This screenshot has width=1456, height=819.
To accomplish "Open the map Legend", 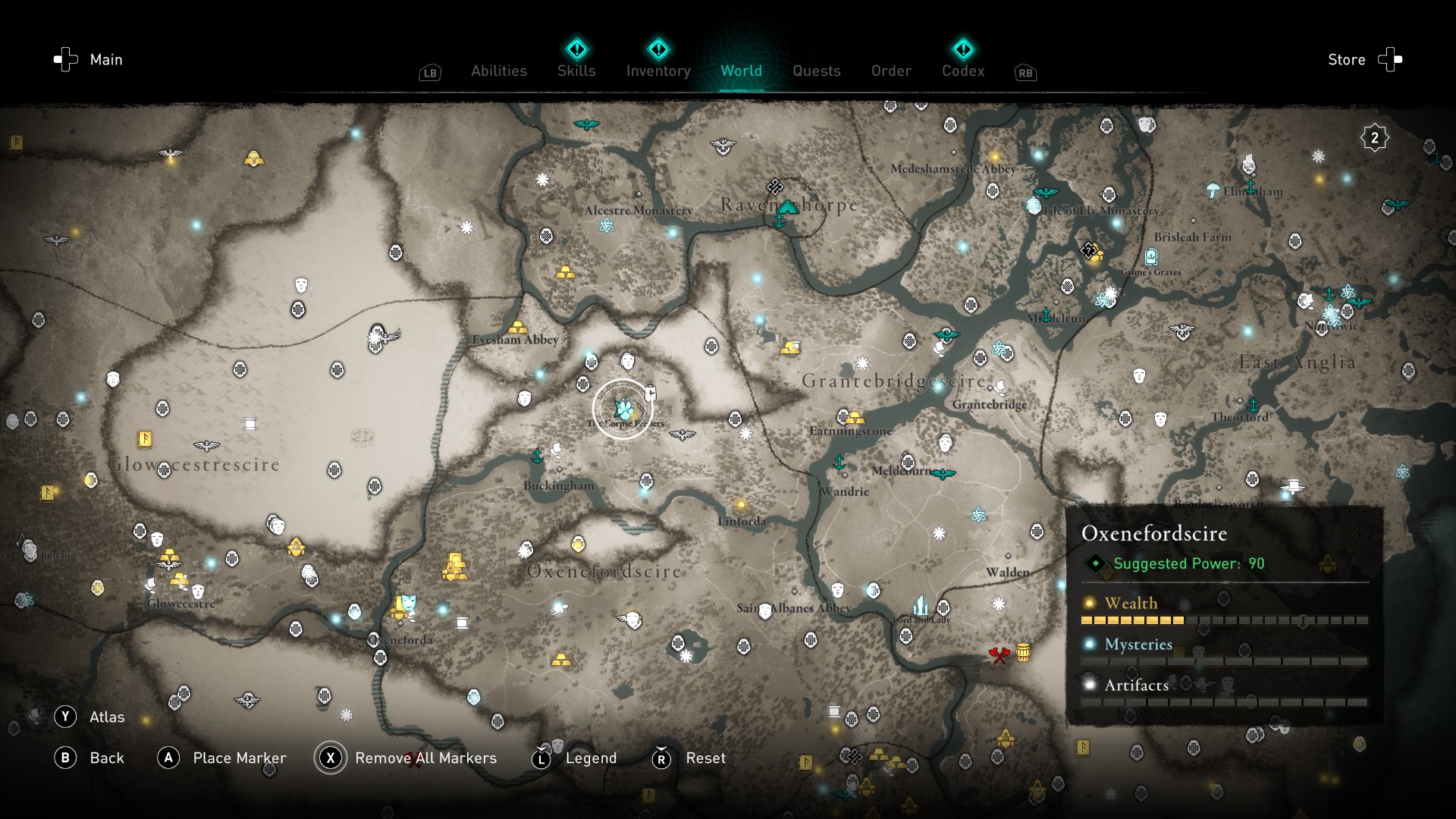I will pos(591,758).
